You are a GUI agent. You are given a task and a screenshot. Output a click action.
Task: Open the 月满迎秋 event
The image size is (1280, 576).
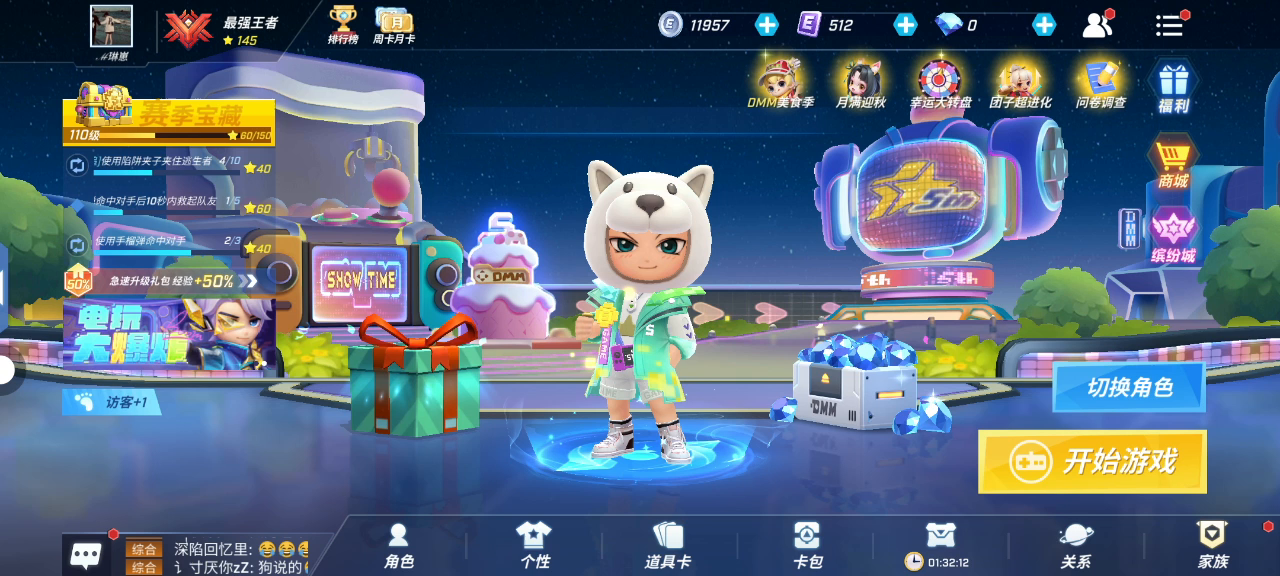point(860,84)
